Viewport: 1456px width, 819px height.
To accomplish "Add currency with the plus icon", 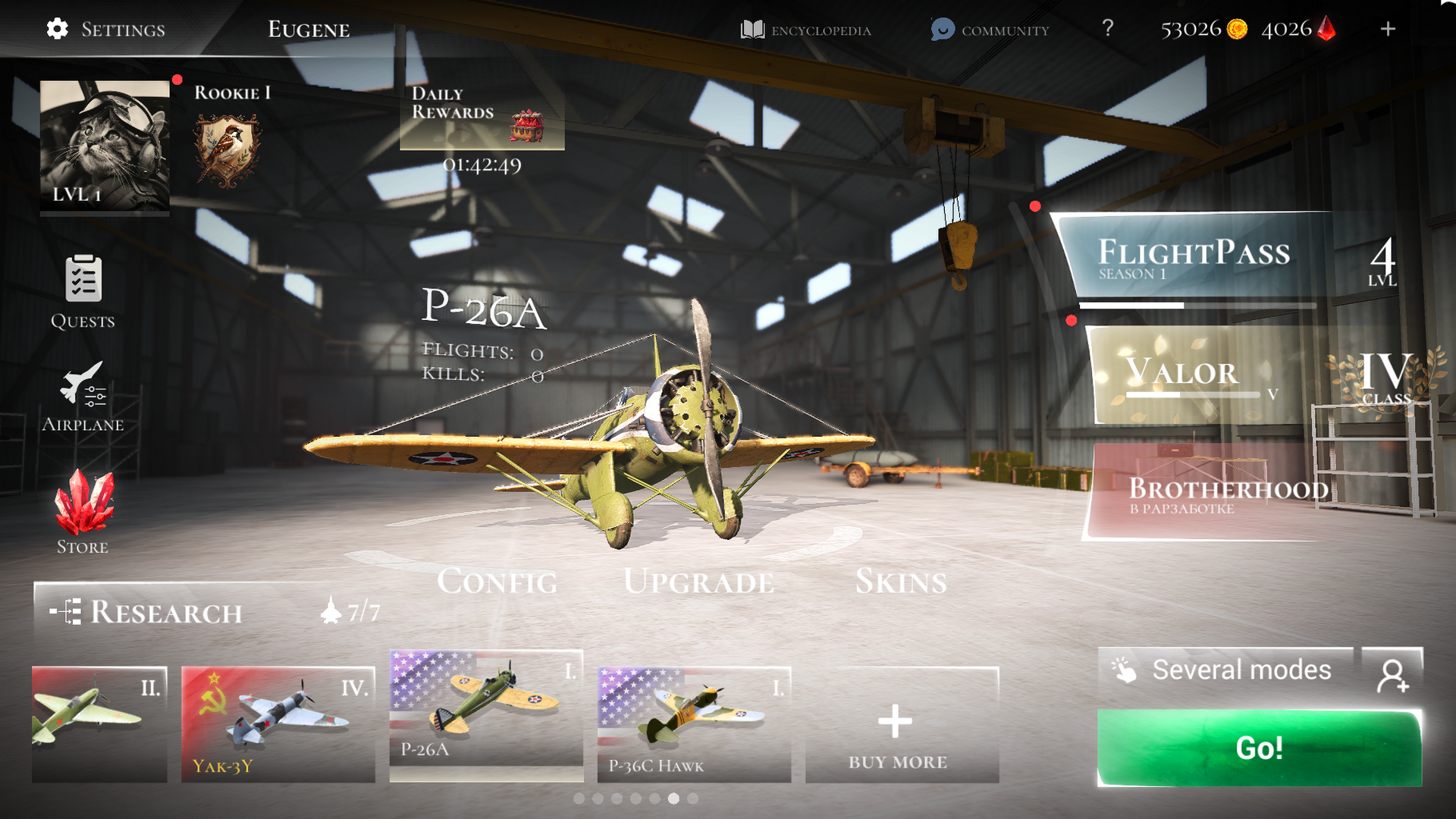I will (x=1388, y=29).
